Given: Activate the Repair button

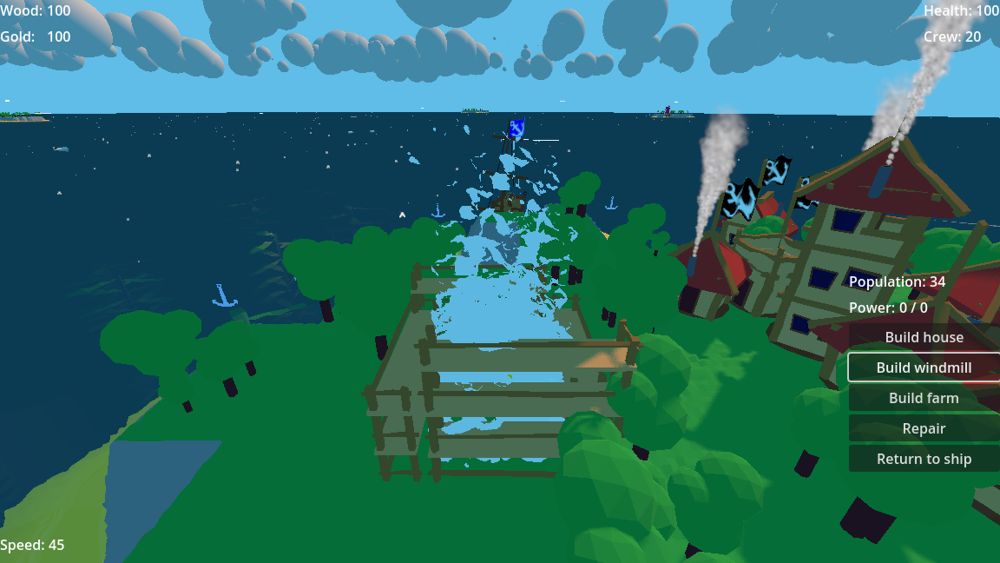Looking at the screenshot, I should click(x=924, y=428).
